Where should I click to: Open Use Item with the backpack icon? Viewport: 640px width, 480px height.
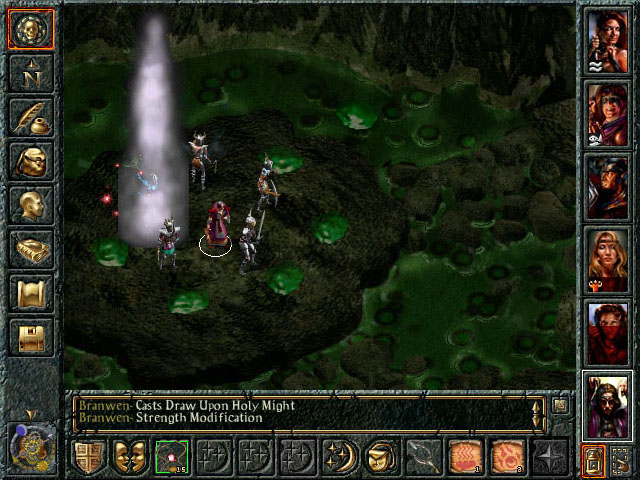click(382, 457)
